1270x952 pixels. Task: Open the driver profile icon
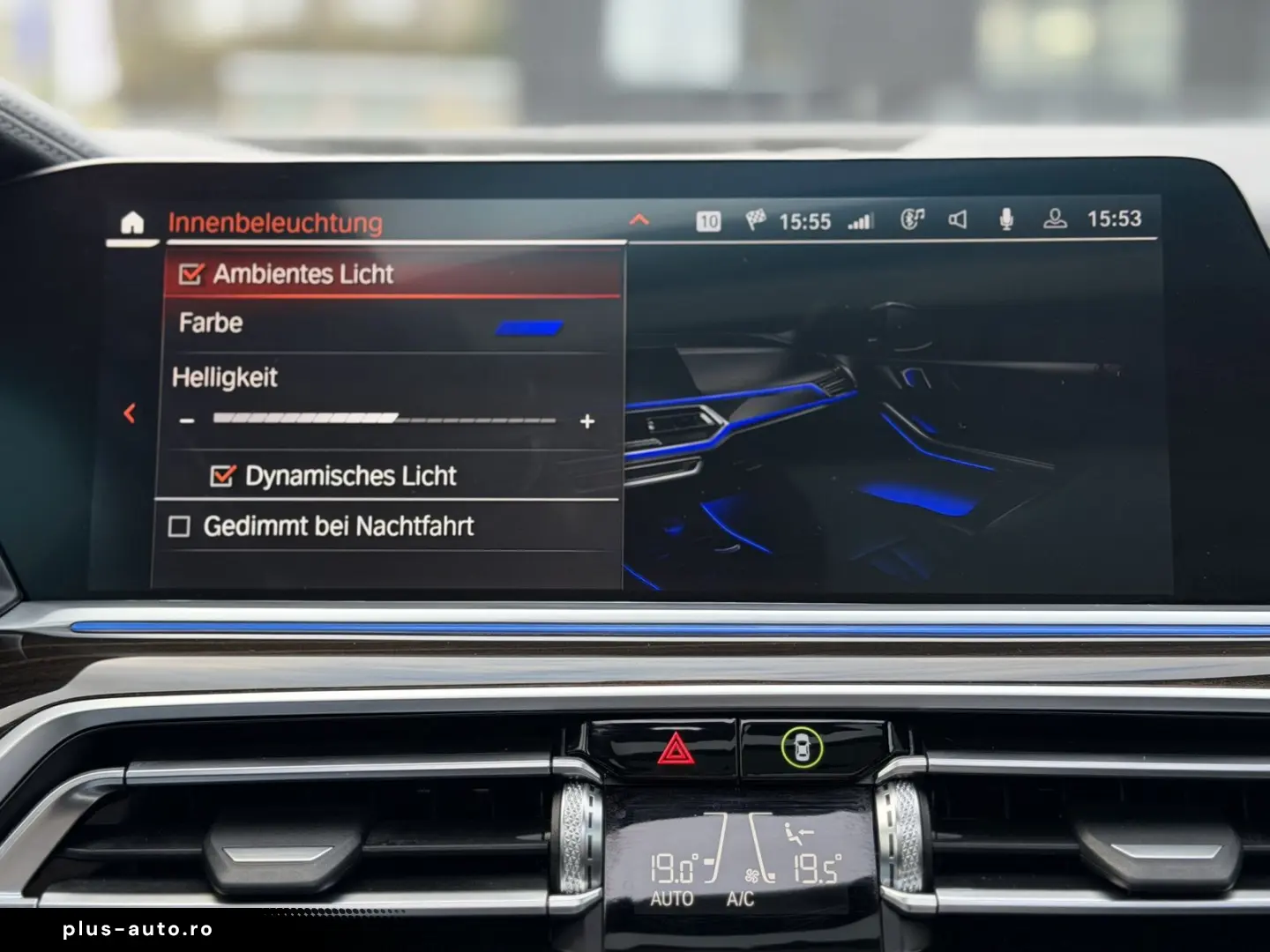click(1055, 219)
